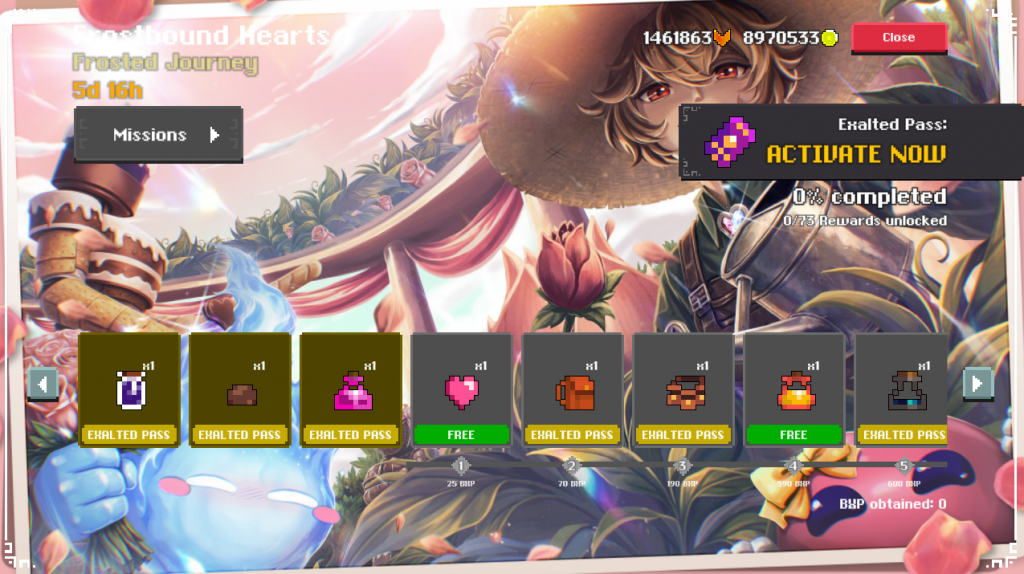Viewport: 1024px width, 574px height.
Task: Select the dark bottle reward tile
Action: click(903, 390)
